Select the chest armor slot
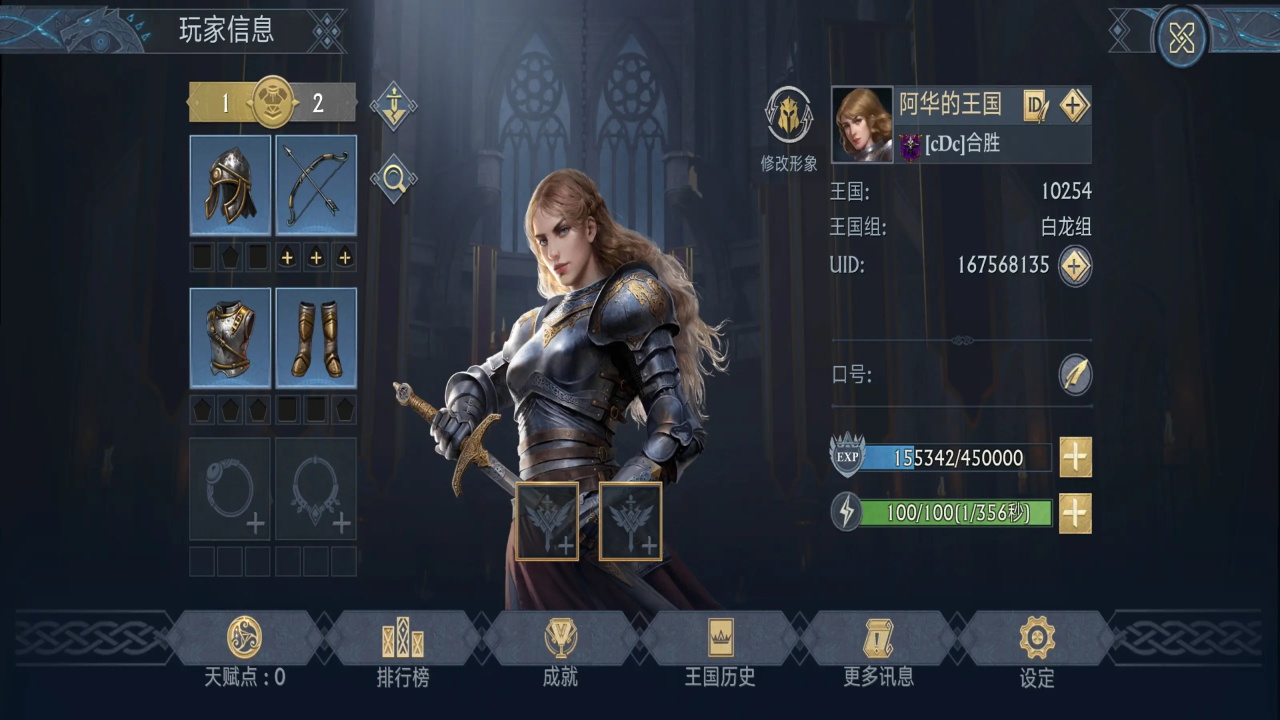The height and width of the screenshot is (720, 1280). 230,338
